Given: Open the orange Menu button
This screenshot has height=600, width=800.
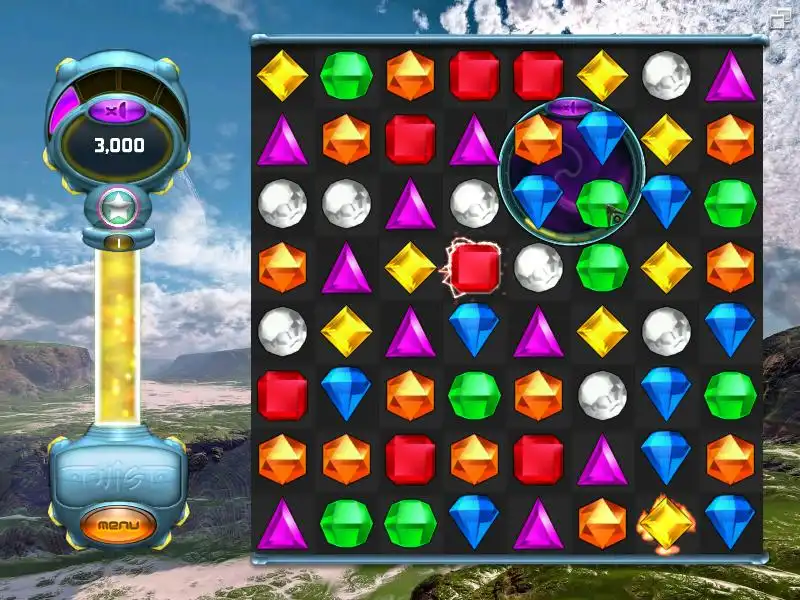Looking at the screenshot, I should coord(118,524).
